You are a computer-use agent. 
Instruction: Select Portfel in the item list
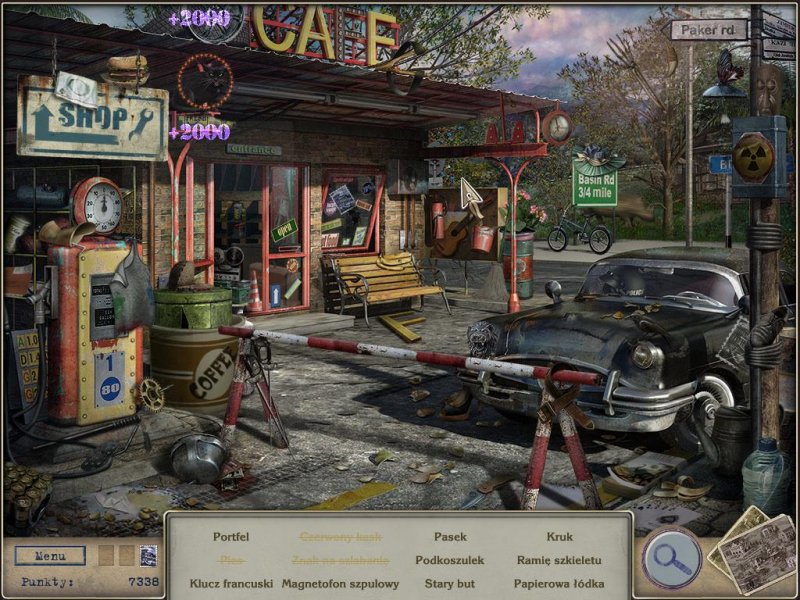point(231,537)
